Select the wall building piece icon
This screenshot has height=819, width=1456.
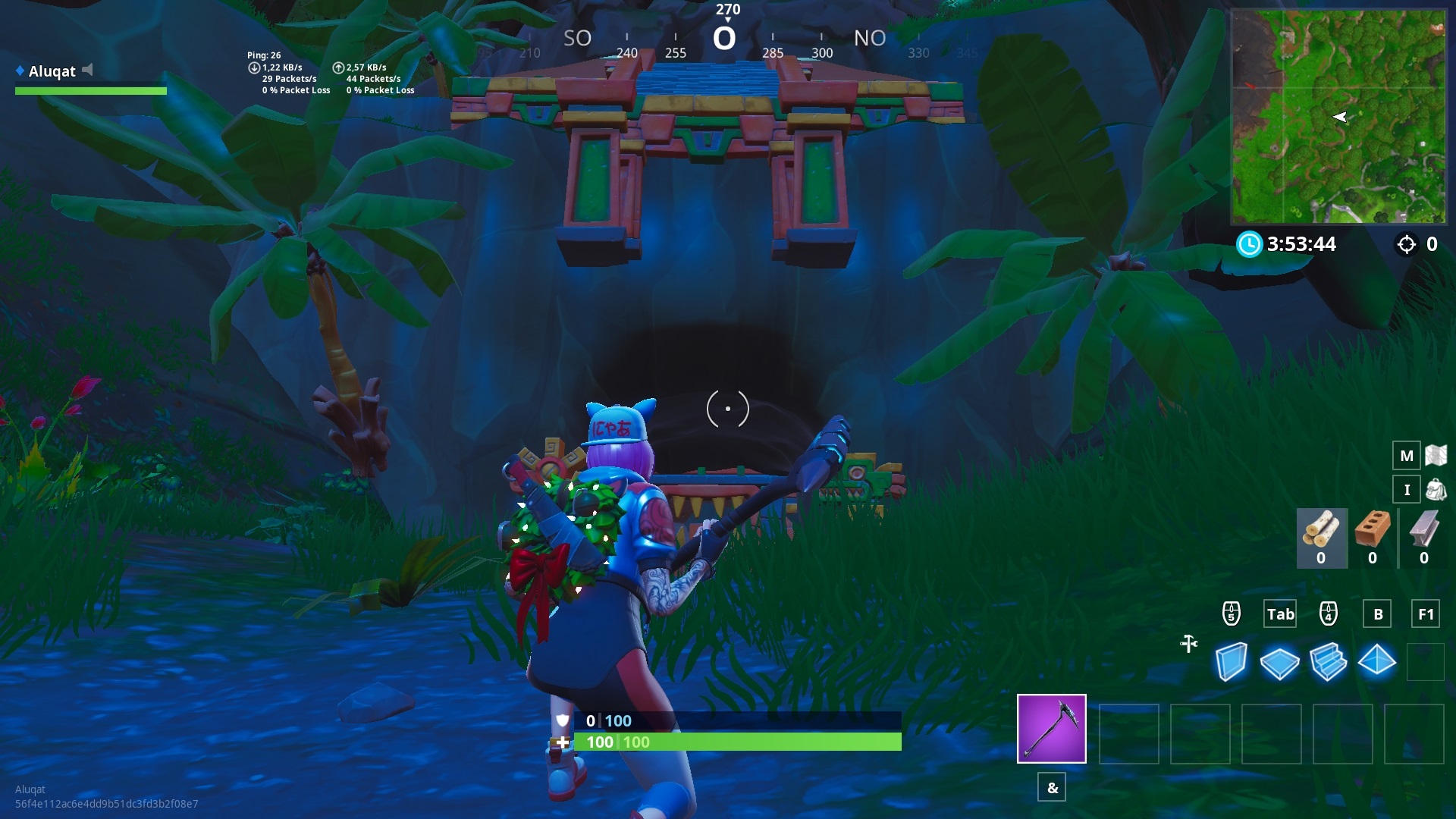(x=1232, y=661)
